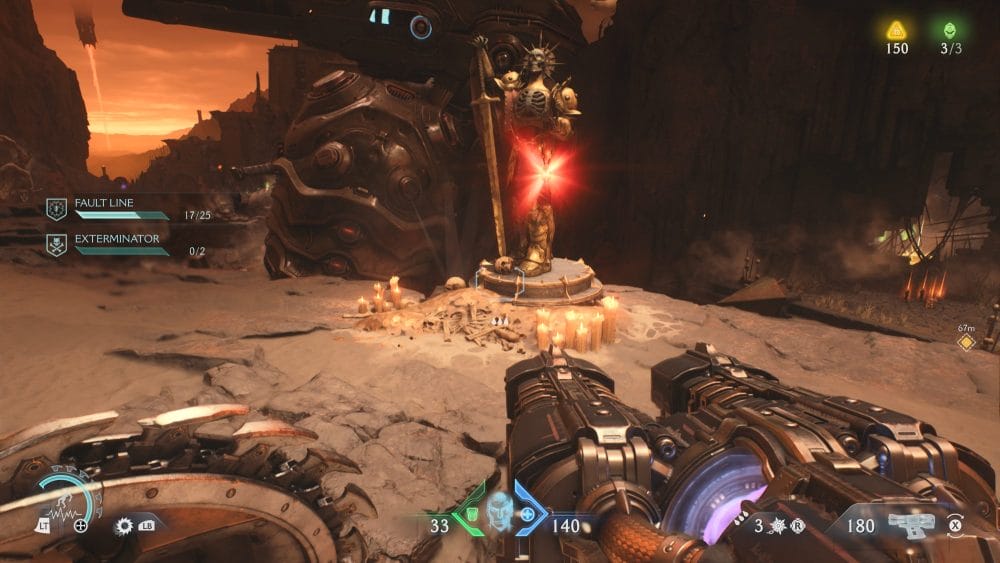This screenshot has width=1000, height=563.
Task: Click the yellow triangle currency icon
Action: pyautogui.click(x=896, y=30)
